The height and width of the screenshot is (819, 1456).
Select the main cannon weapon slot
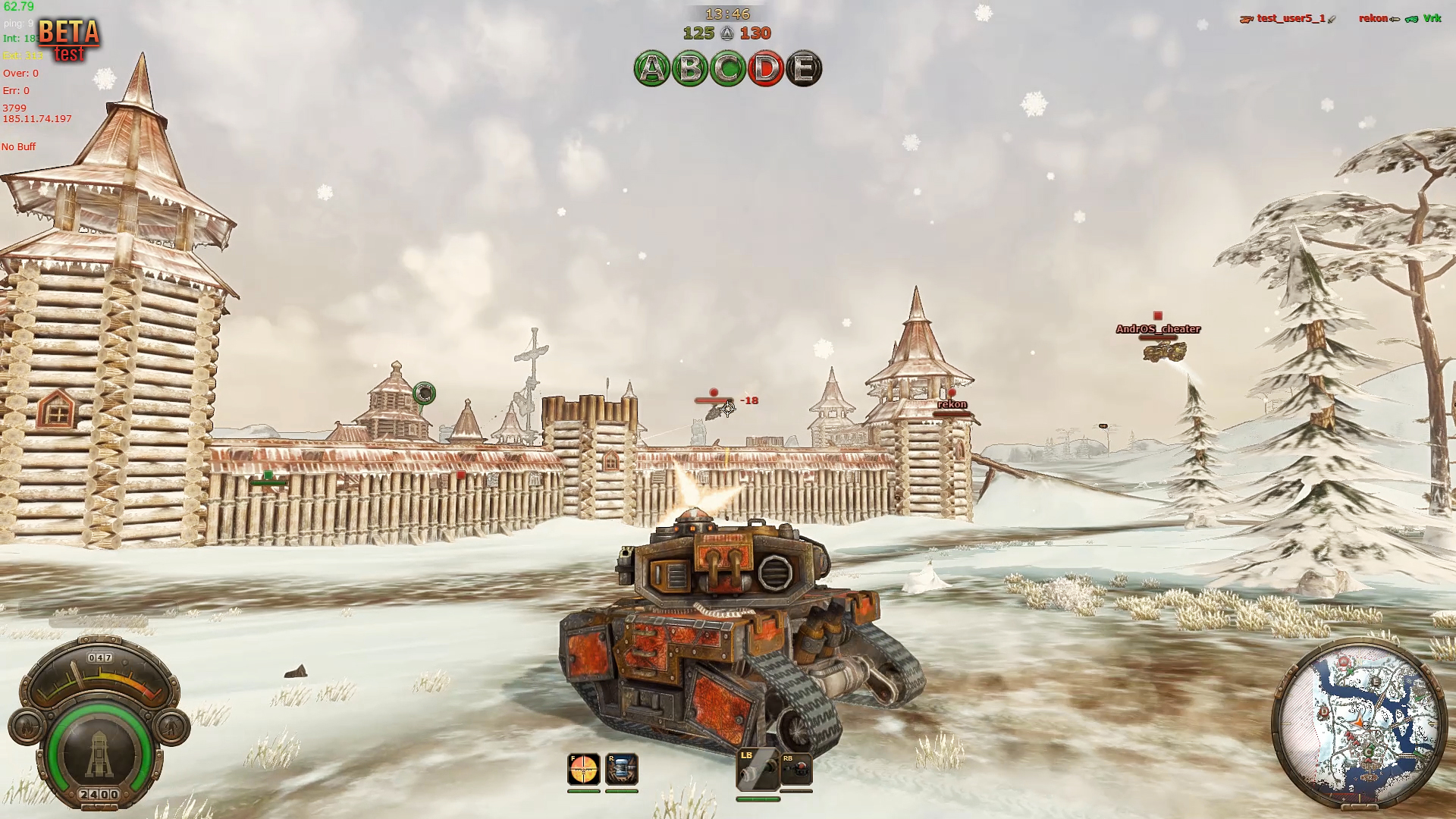758,770
